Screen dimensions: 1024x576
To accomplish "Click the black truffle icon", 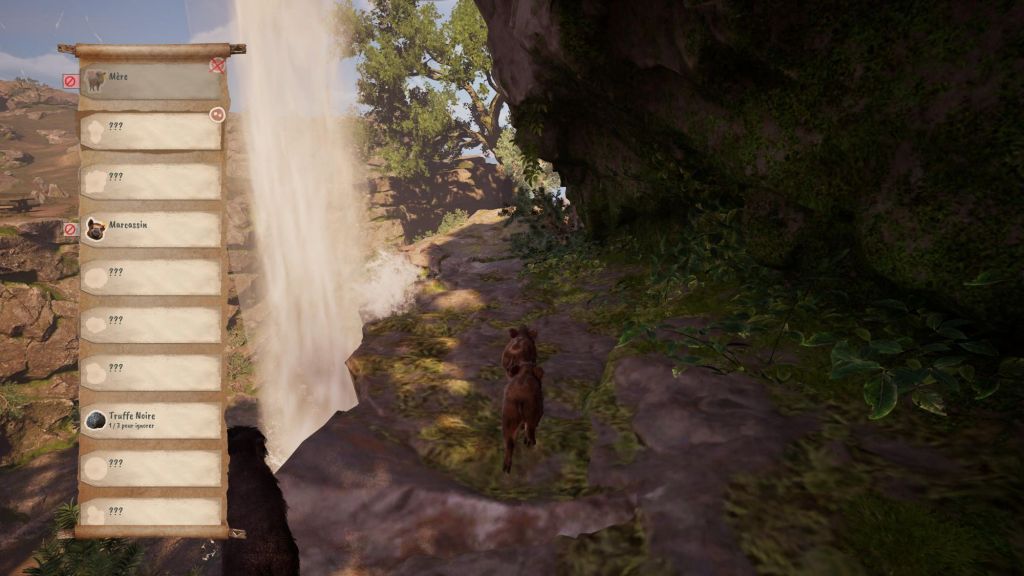I will 96,420.
